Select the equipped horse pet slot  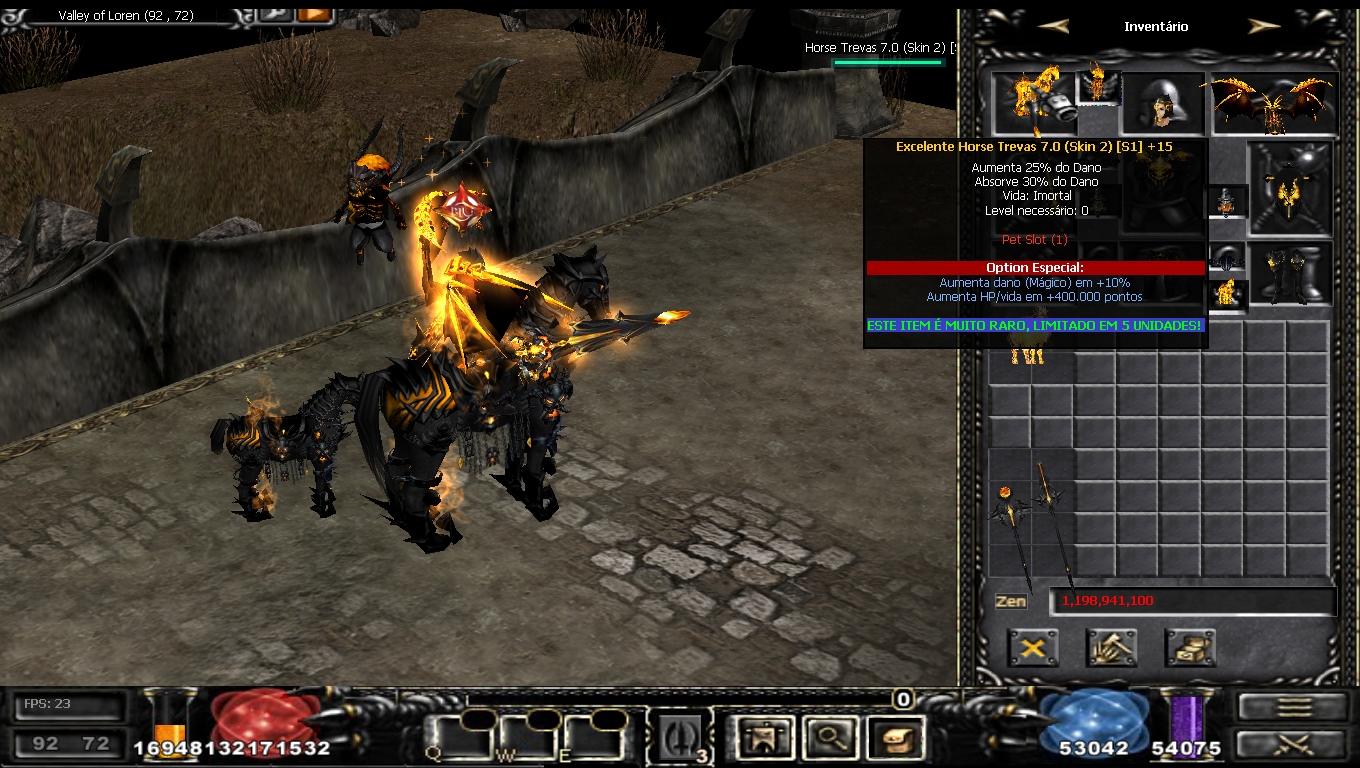[x=1033, y=103]
